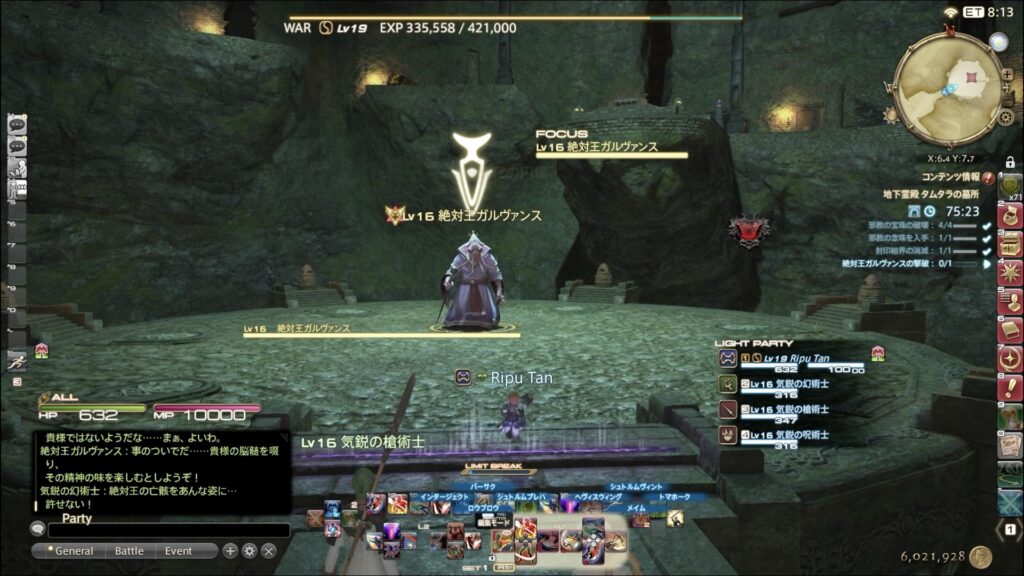1024x576 pixels.
Task: Open the Event chat tab
Action: pyautogui.click(x=179, y=551)
